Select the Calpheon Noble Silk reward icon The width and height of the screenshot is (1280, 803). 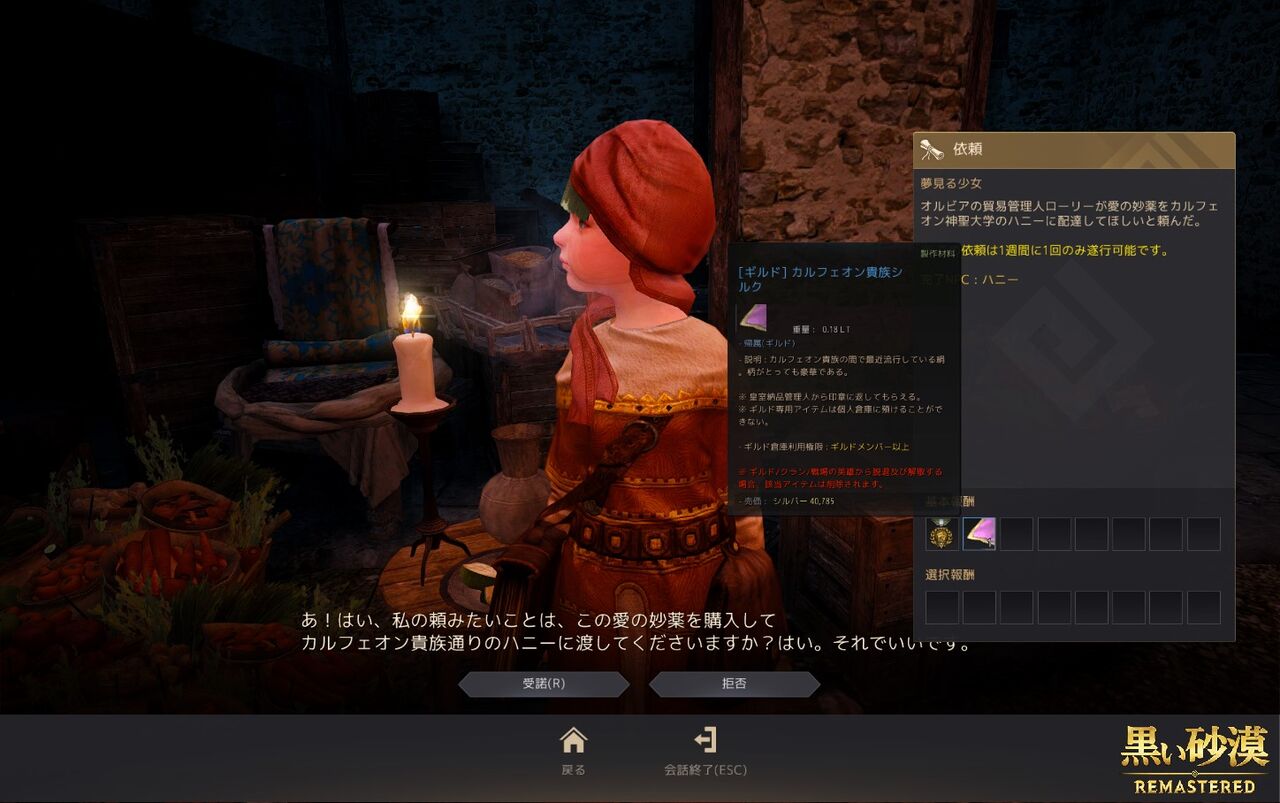(x=978, y=534)
